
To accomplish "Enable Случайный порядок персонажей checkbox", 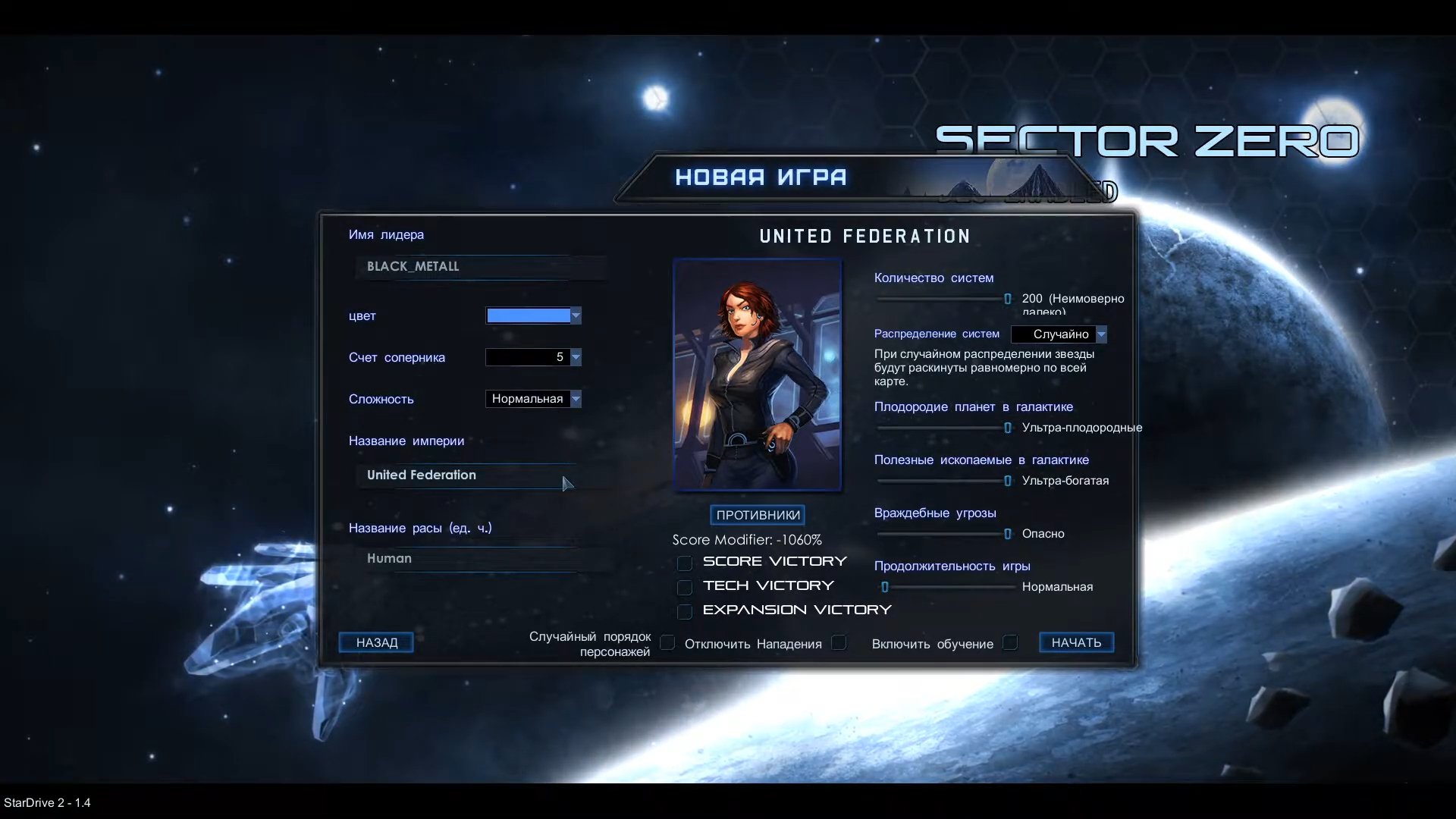I will click(667, 643).
